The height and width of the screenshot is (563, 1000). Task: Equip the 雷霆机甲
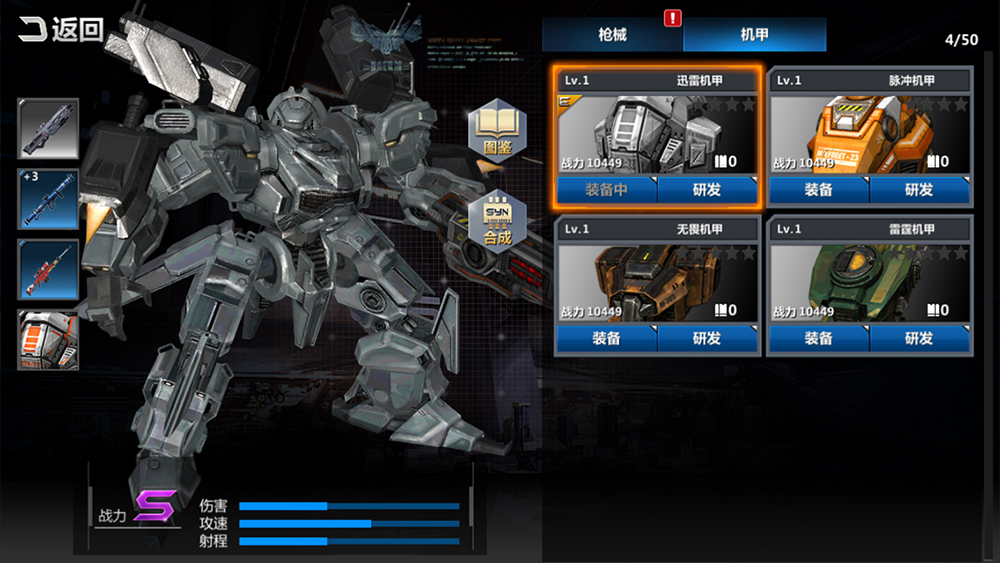[x=819, y=338]
